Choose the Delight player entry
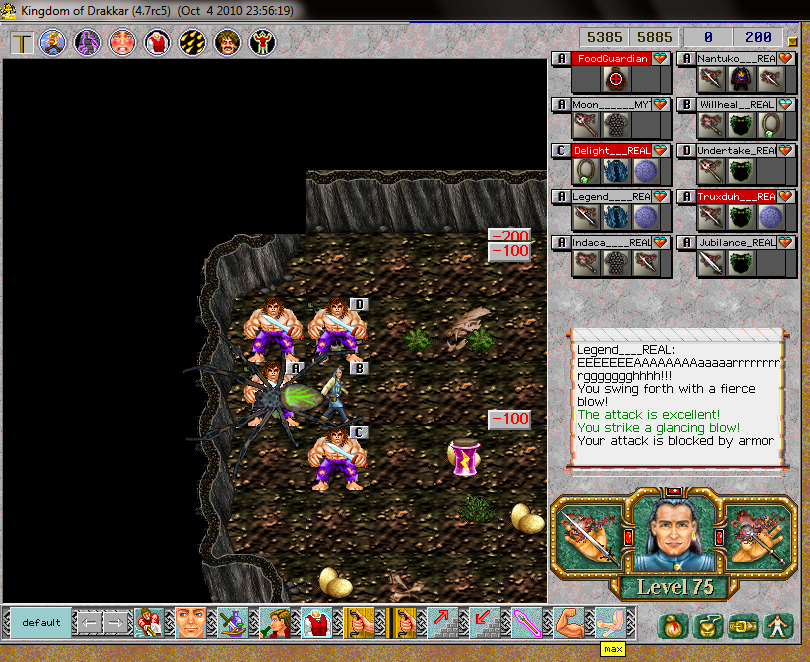The height and width of the screenshot is (662, 810). tap(610, 150)
